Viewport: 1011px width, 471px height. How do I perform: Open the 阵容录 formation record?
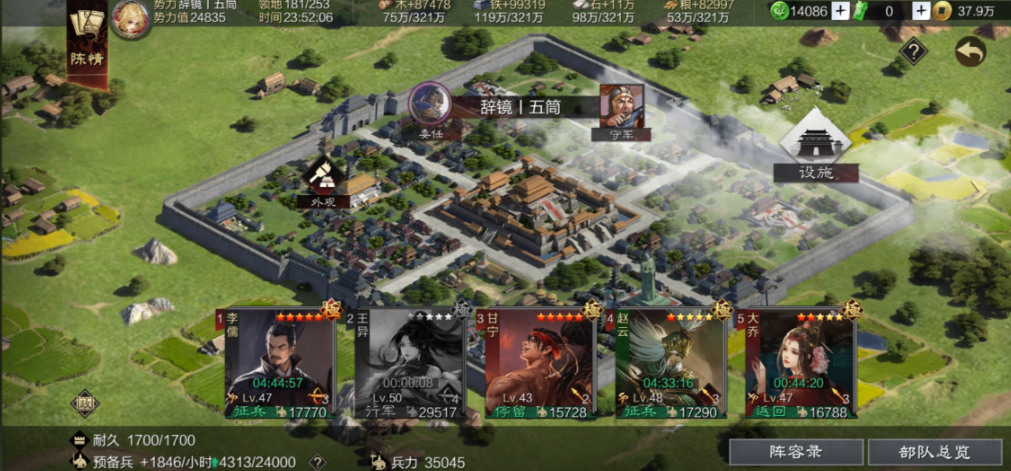795,452
